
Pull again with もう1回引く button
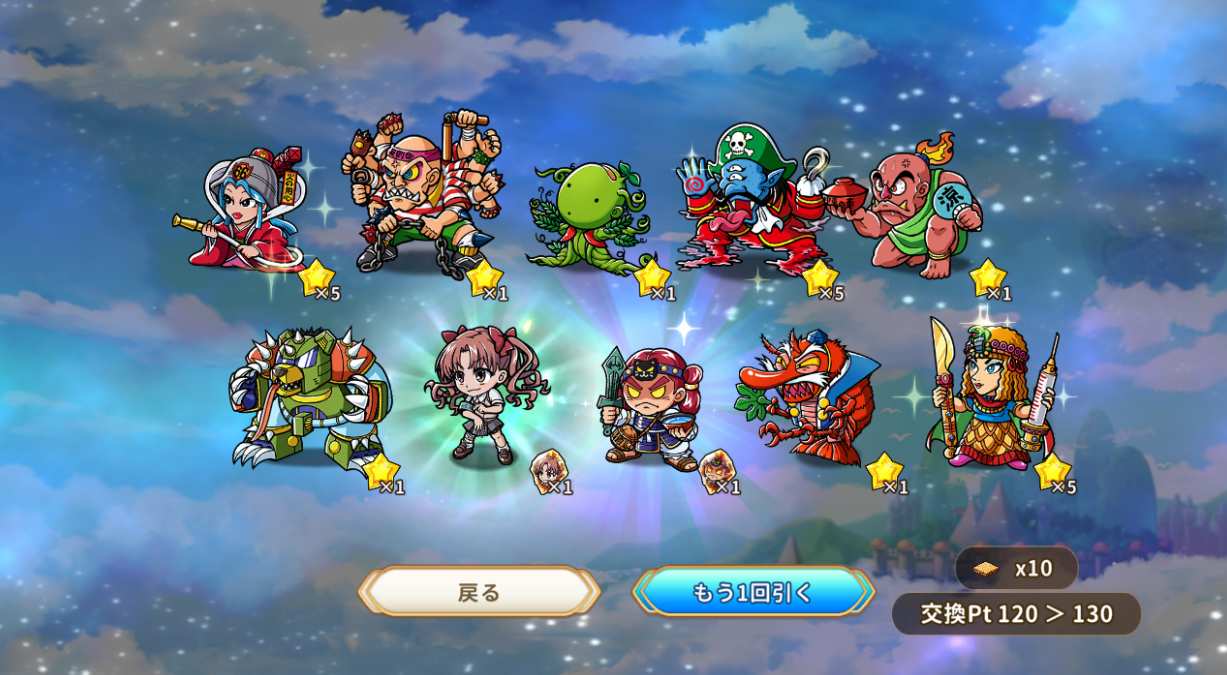(x=752, y=592)
